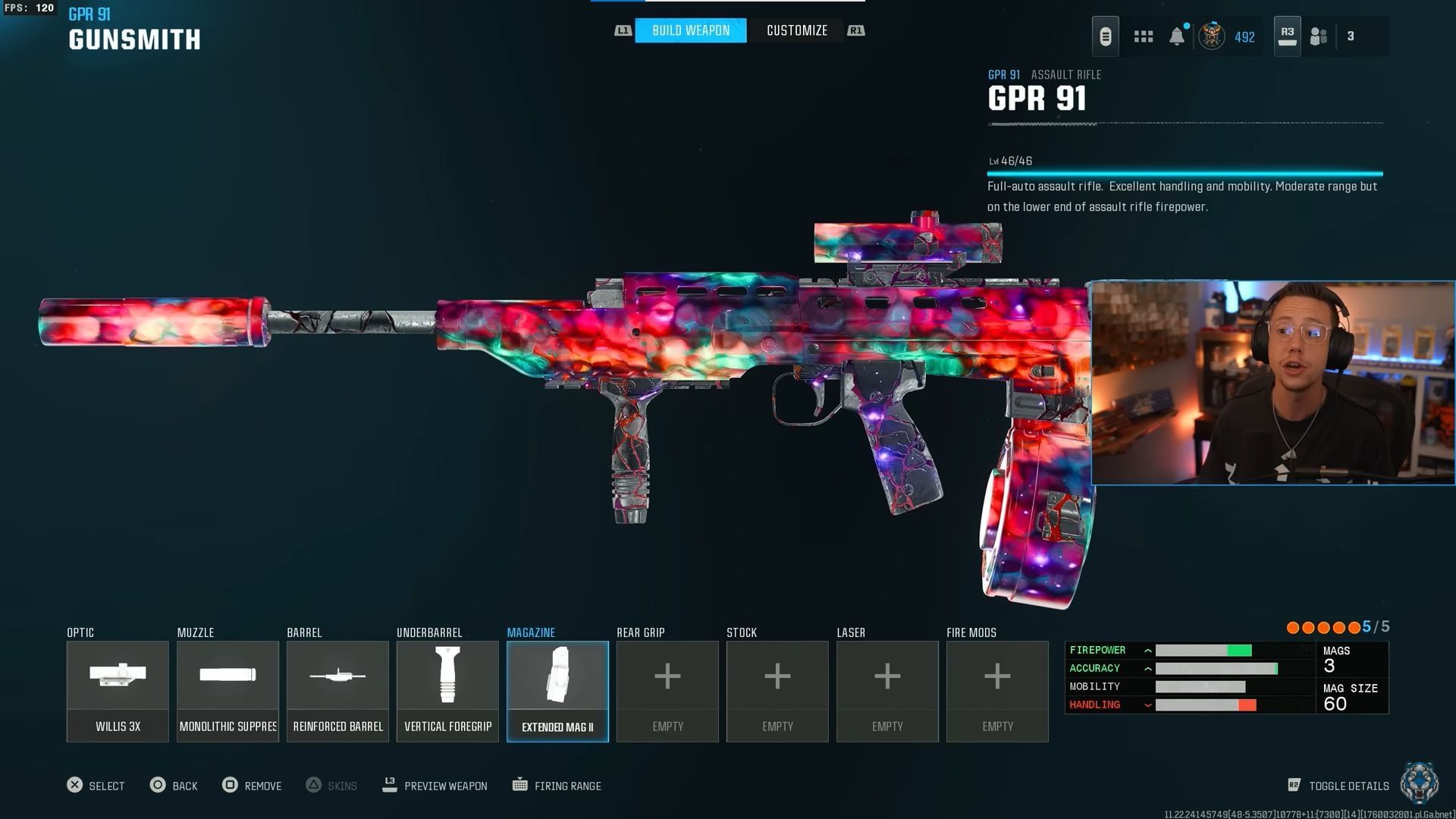Open the grid menu icon
Screen dimensions: 1456x819
tap(1143, 36)
